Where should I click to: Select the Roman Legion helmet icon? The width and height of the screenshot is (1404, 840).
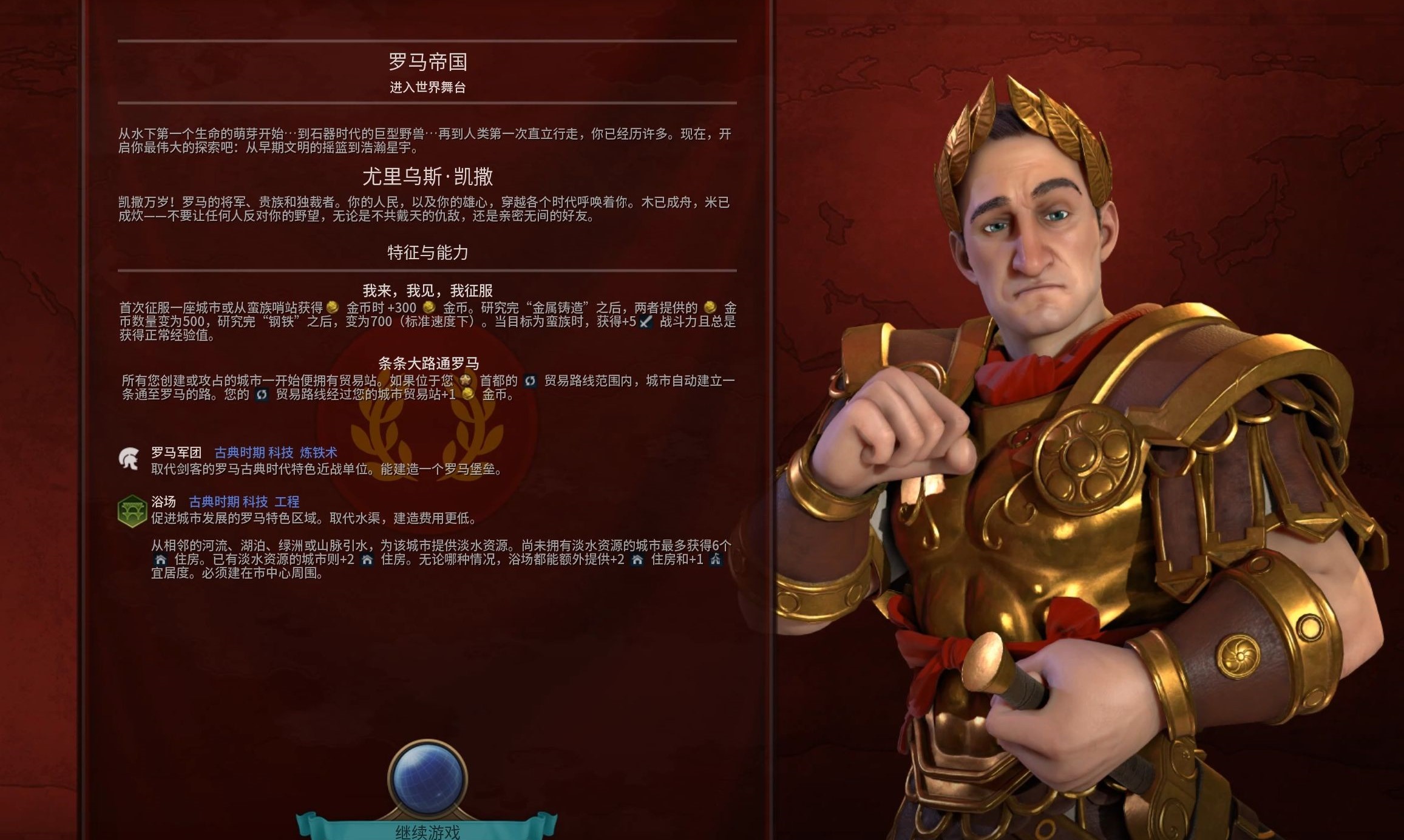click(129, 458)
